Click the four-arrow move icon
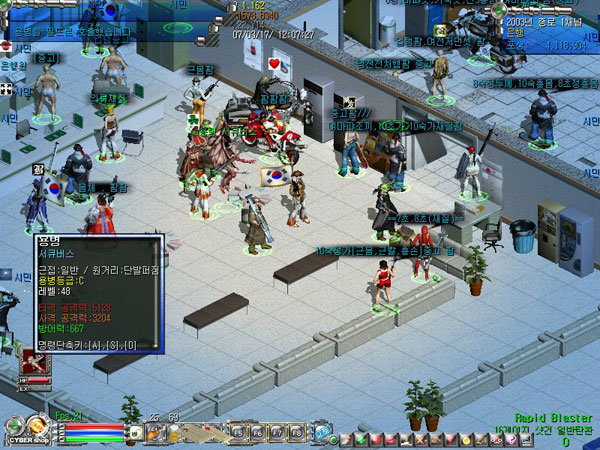 click(x=7, y=90)
